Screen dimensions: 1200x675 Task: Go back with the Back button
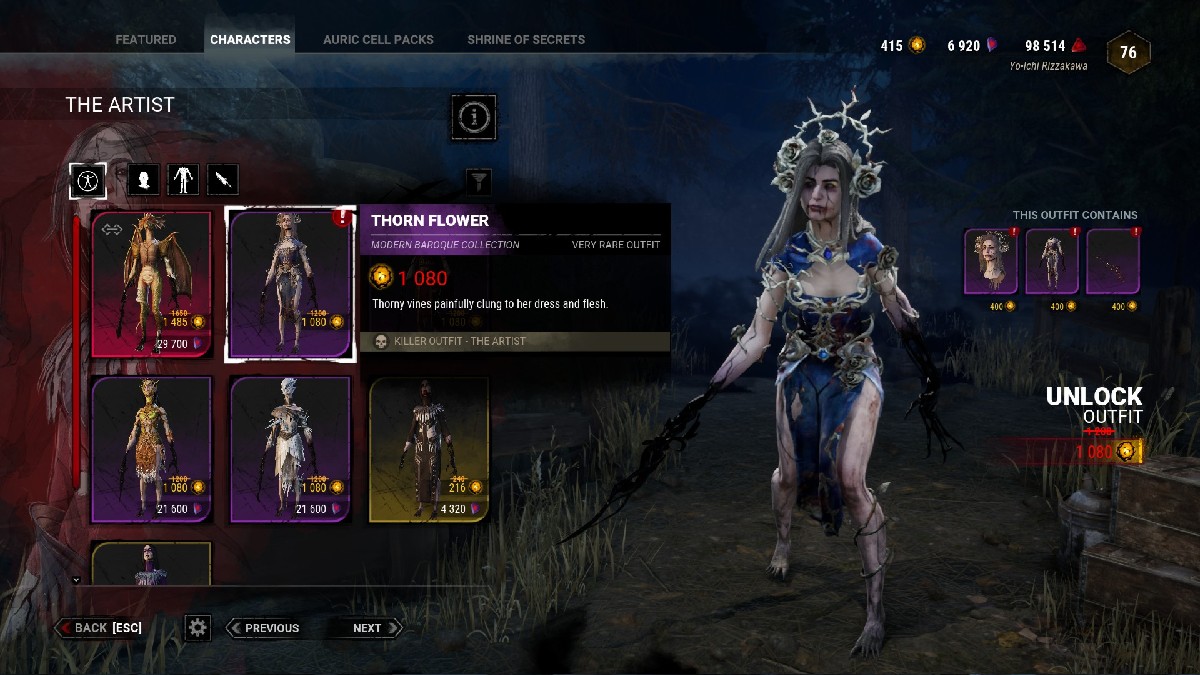(x=100, y=628)
